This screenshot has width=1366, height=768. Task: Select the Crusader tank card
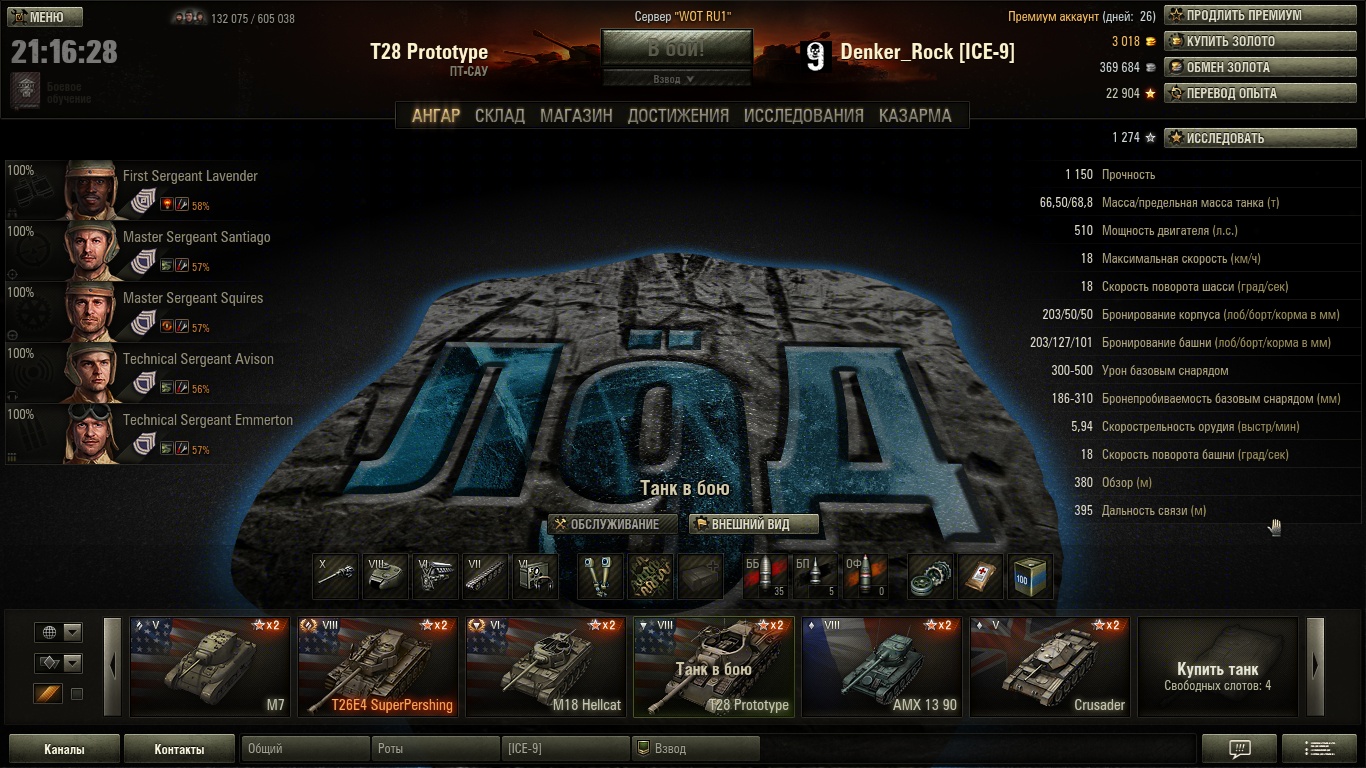1049,667
